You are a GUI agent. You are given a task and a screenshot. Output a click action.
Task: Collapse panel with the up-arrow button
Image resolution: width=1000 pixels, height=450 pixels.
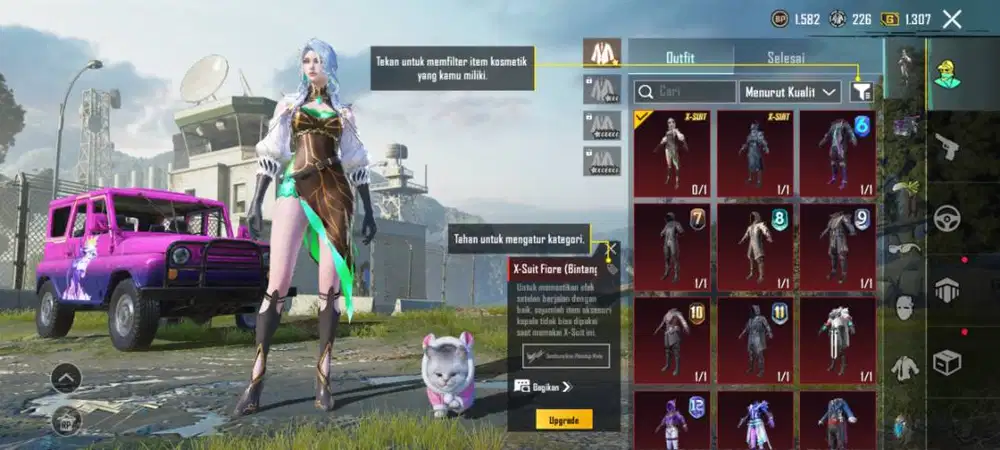tap(66, 378)
